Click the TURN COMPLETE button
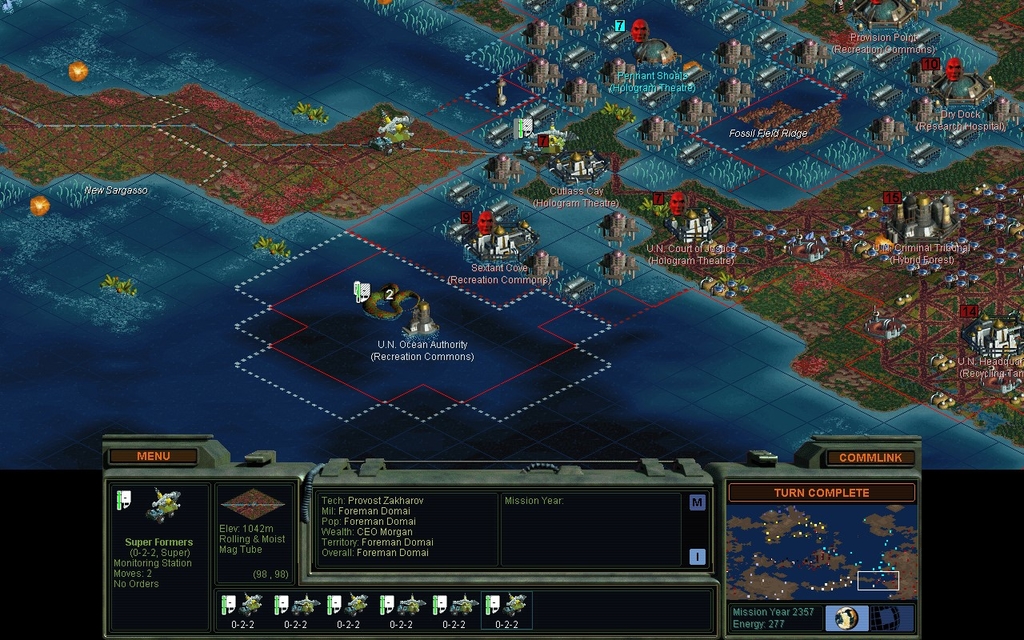This screenshot has height=640, width=1024. (x=821, y=492)
